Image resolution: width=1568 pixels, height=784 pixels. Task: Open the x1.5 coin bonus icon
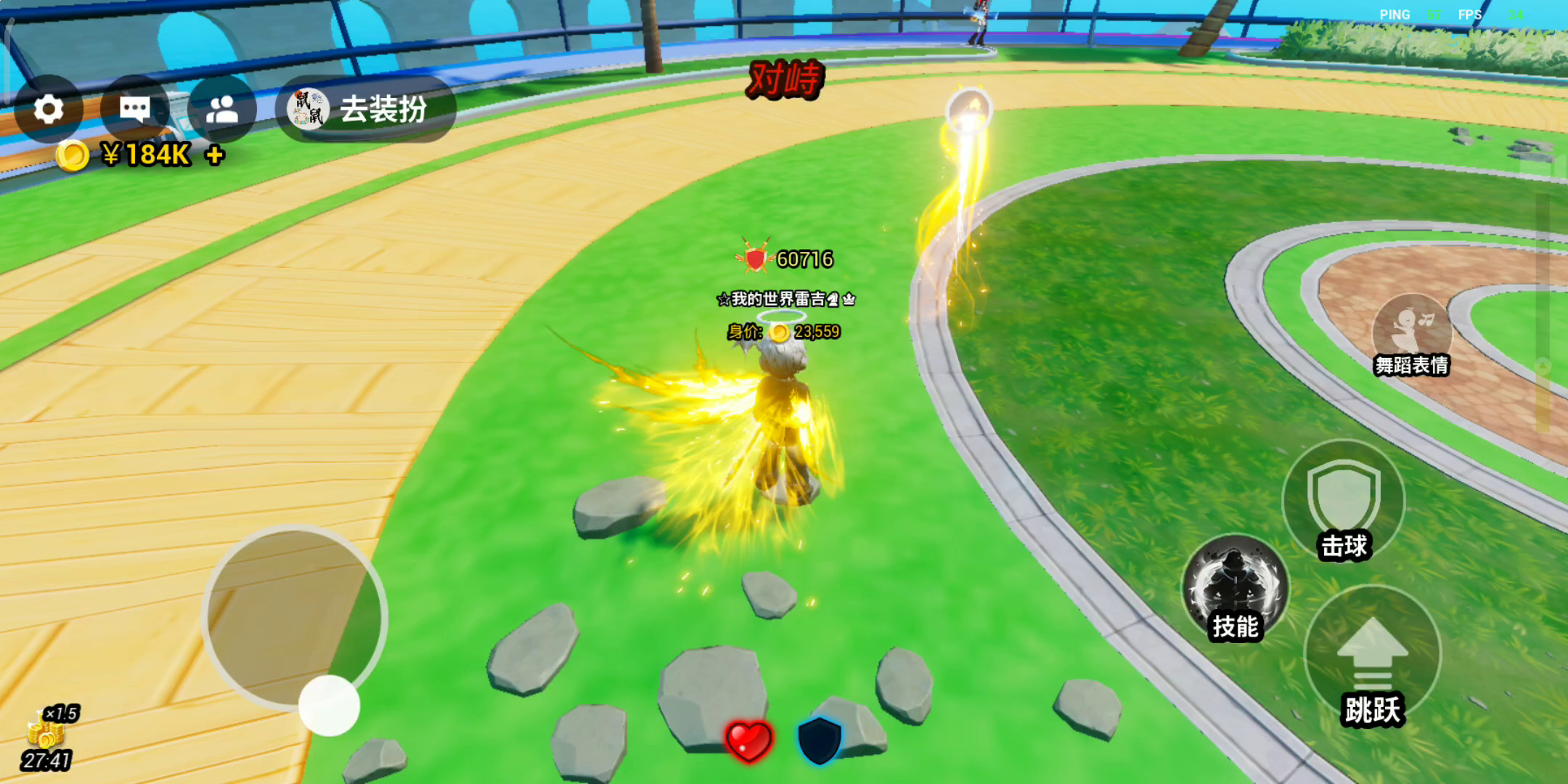(47, 730)
